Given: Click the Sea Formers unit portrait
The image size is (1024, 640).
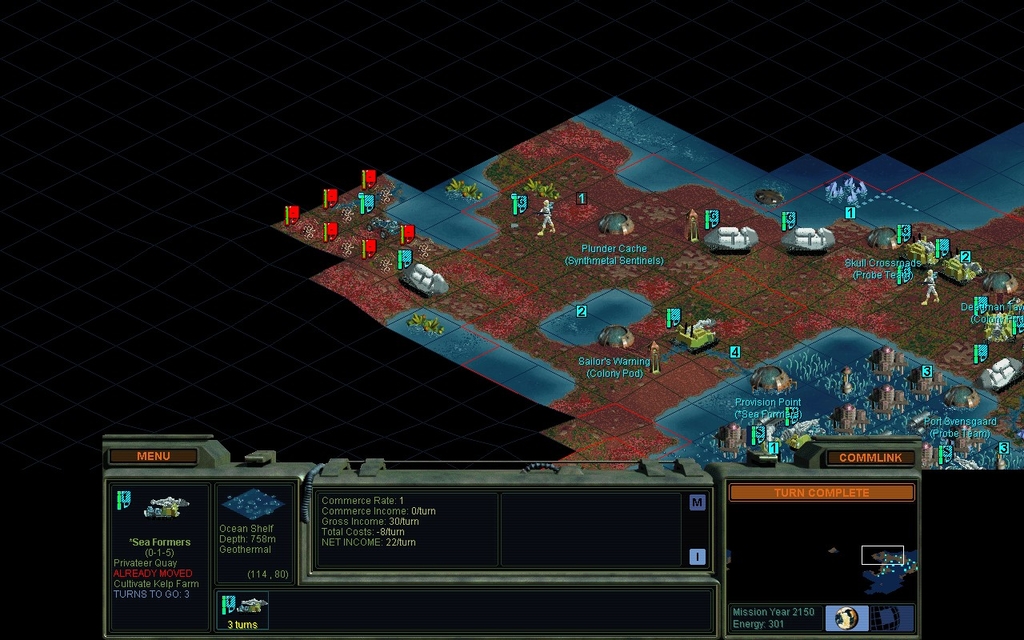Looking at the screenshot, I should 159,508.
